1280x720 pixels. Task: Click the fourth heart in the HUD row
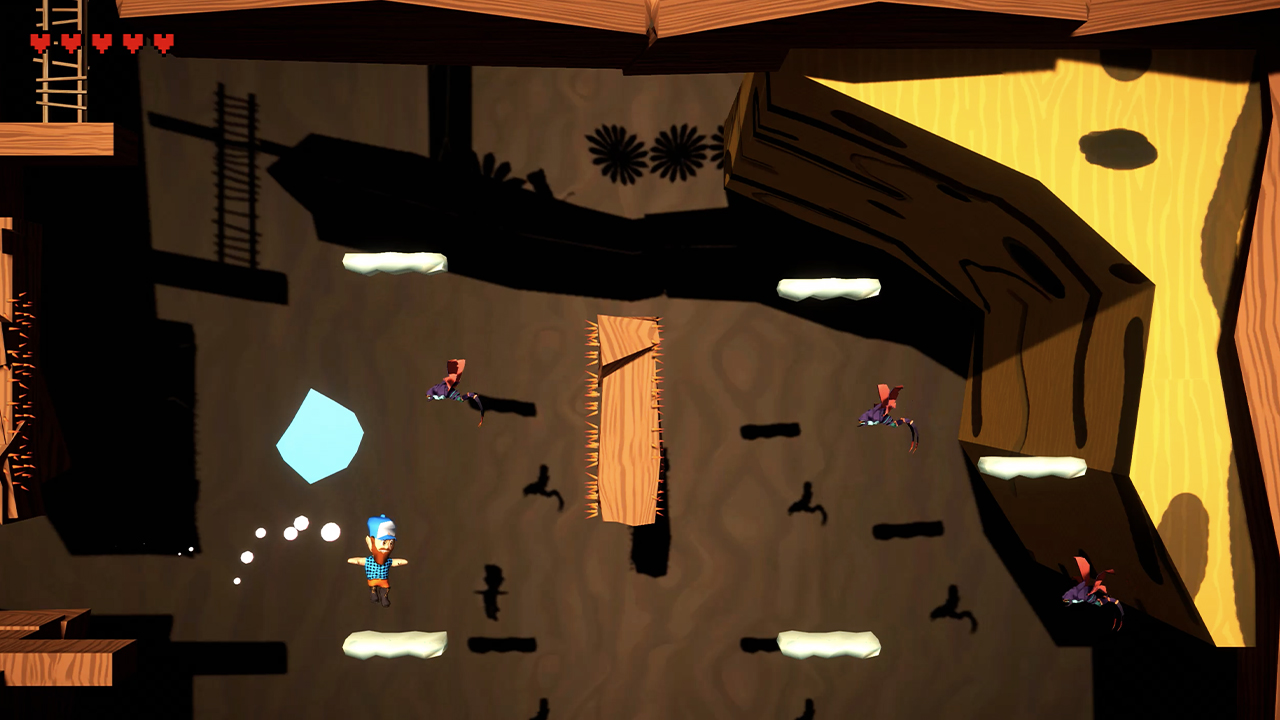[x=132, y=43]
